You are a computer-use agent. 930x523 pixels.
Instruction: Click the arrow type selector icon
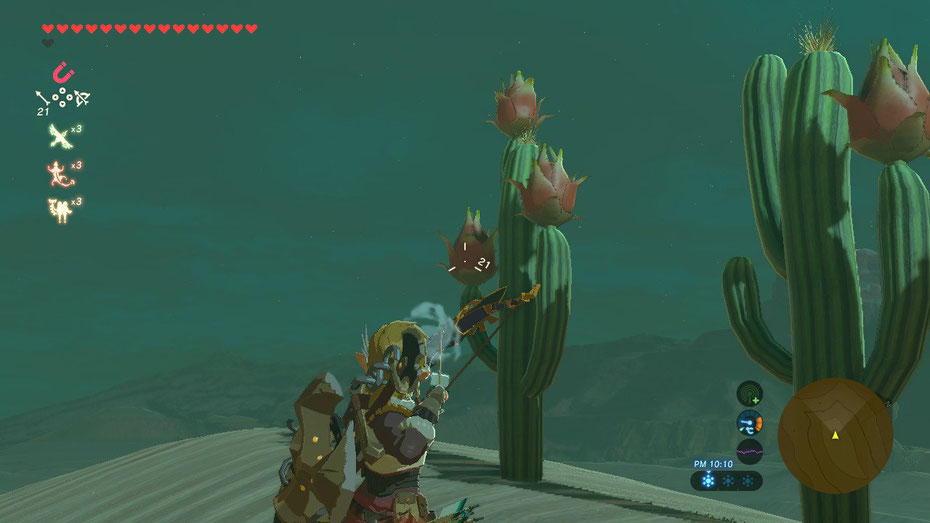[x=42, y=98]
